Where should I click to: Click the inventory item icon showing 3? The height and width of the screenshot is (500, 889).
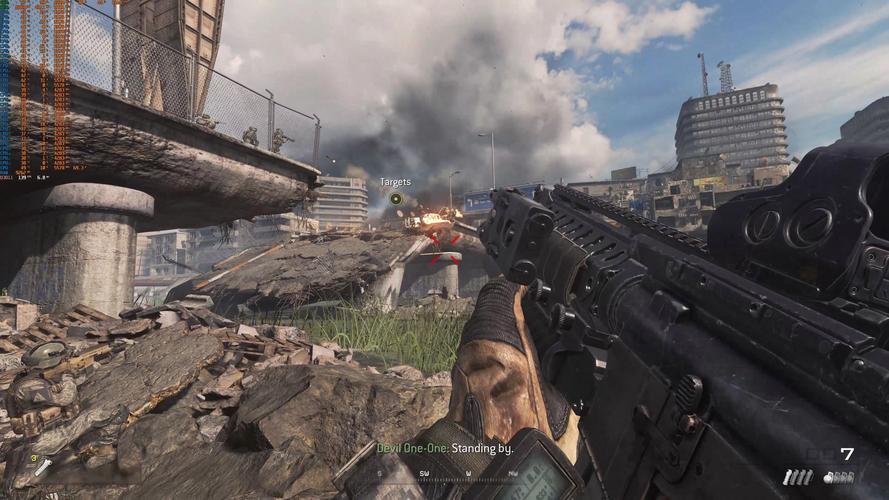(40, 466)
